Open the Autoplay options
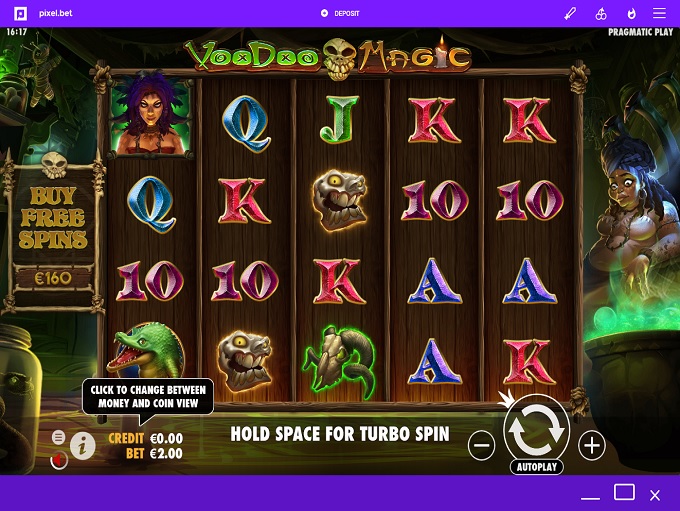Image resolution: width=680 pixels, height=511 pixels. click(x=537, y=467)
